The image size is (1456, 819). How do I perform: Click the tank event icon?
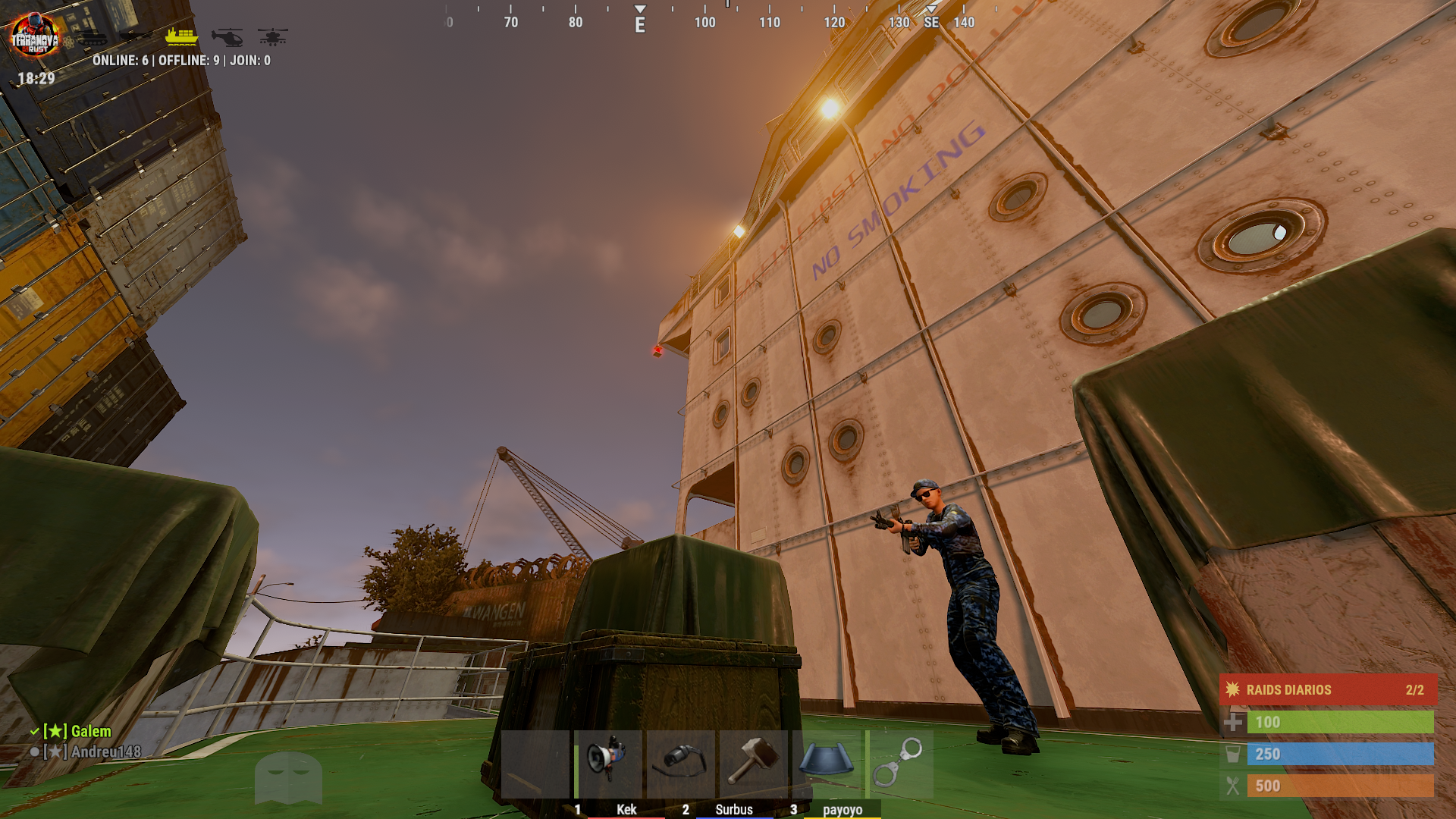pos(93,37)
